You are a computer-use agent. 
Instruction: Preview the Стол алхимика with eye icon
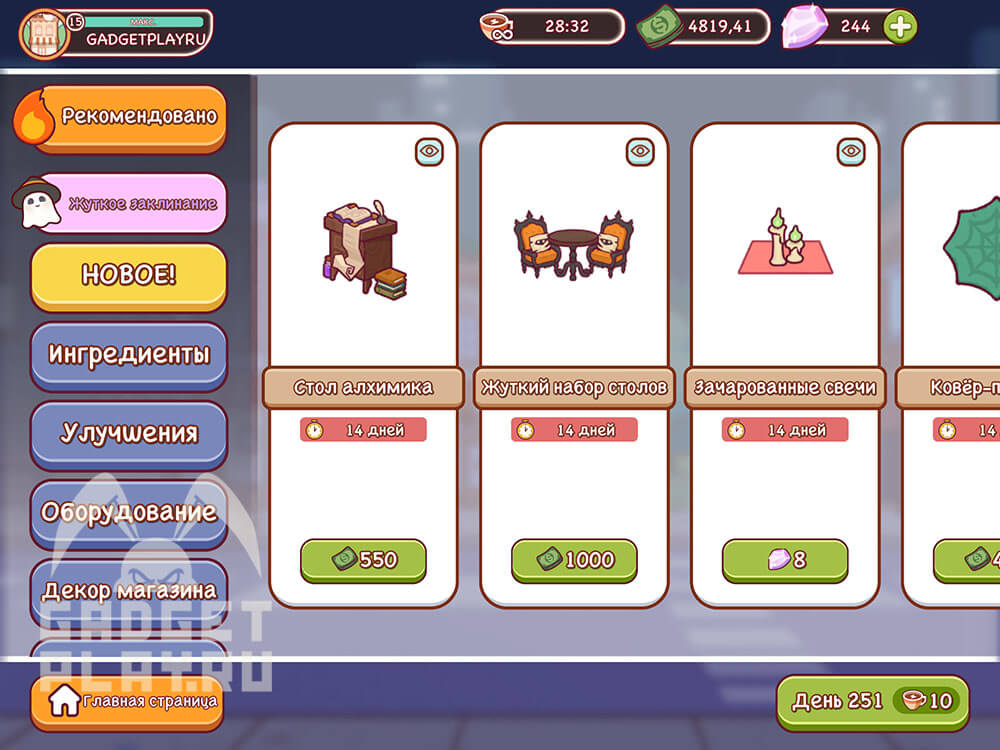[x=429, y=151]
